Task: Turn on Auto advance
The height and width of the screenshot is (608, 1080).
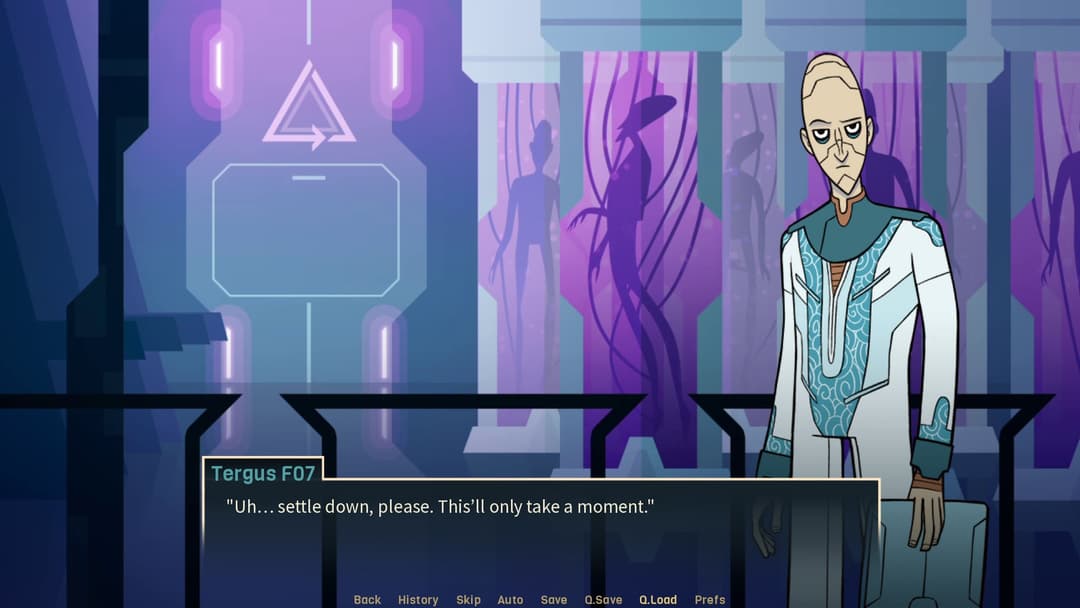Action: coord(510,600)
